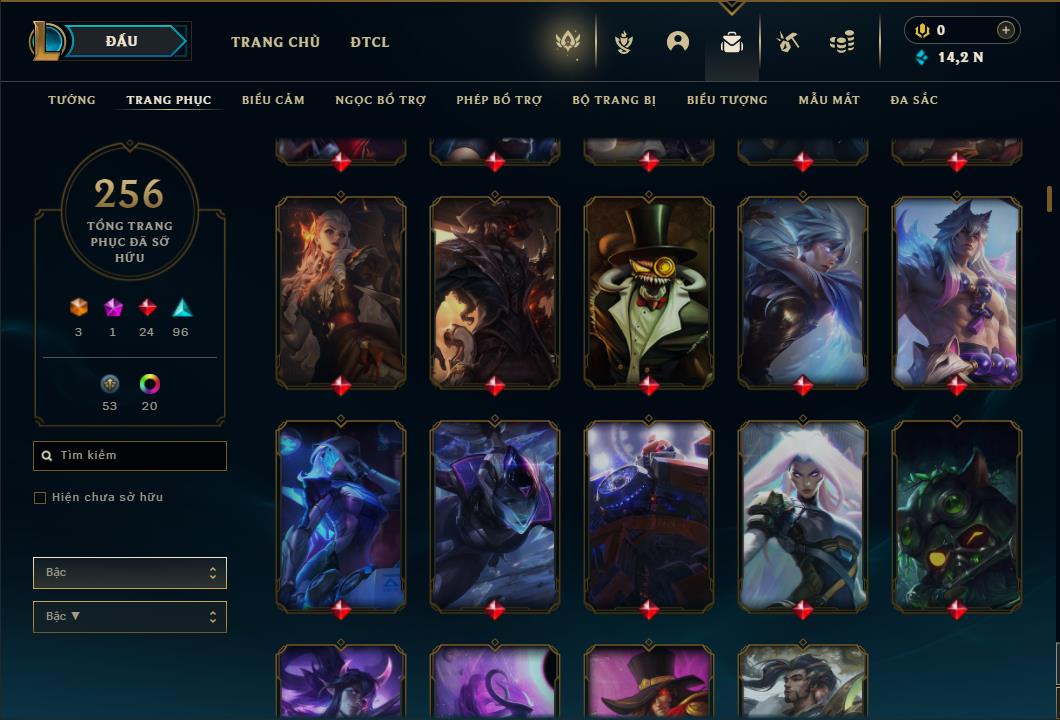Image resolution: width=1060 pixels, height=720 pixels.
Task: Click the Tìm kiếm search box
Action: coord(130,456)
